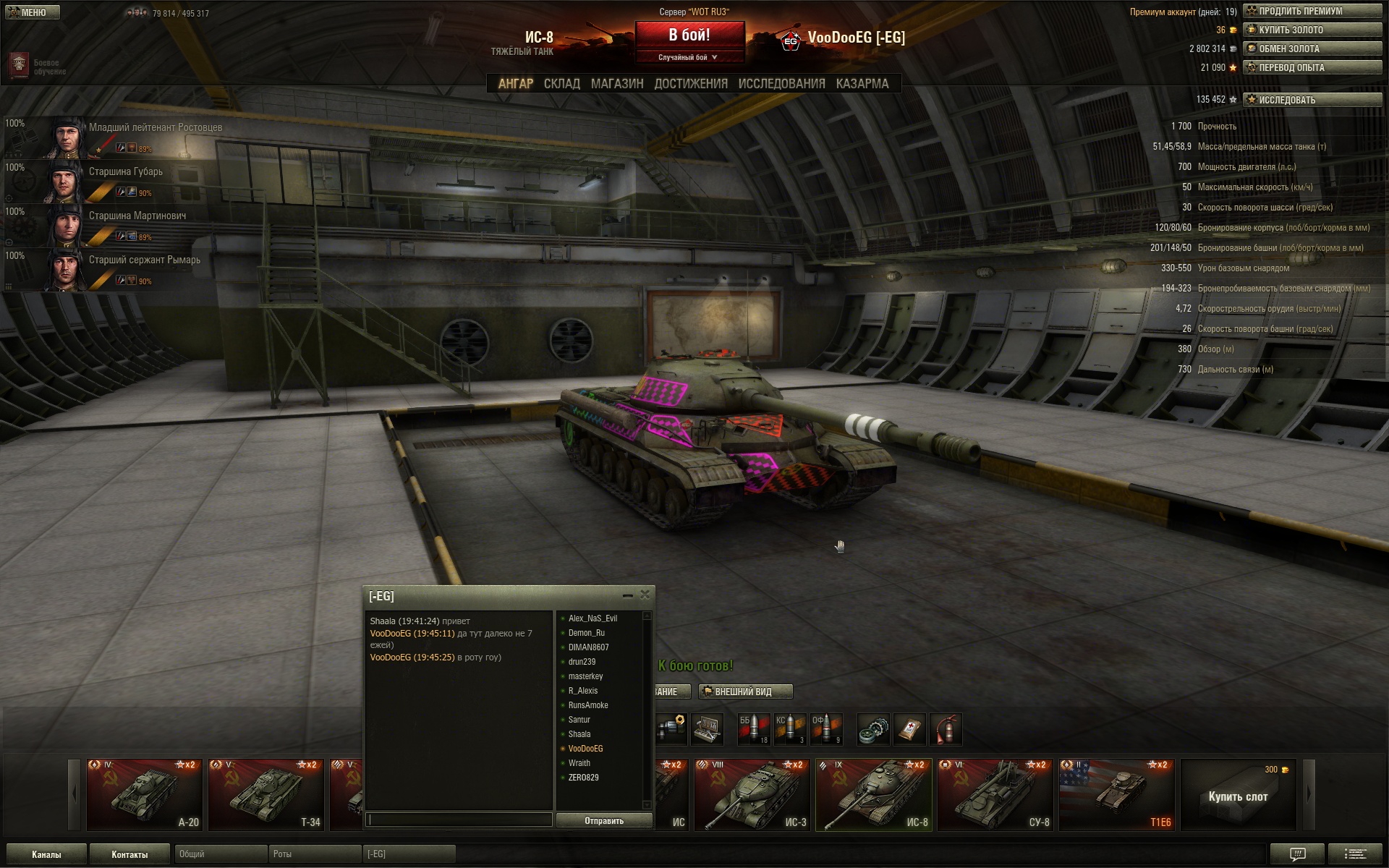
Task: Open the МАГАЗИН tab
Action: [x=616, y=84]
